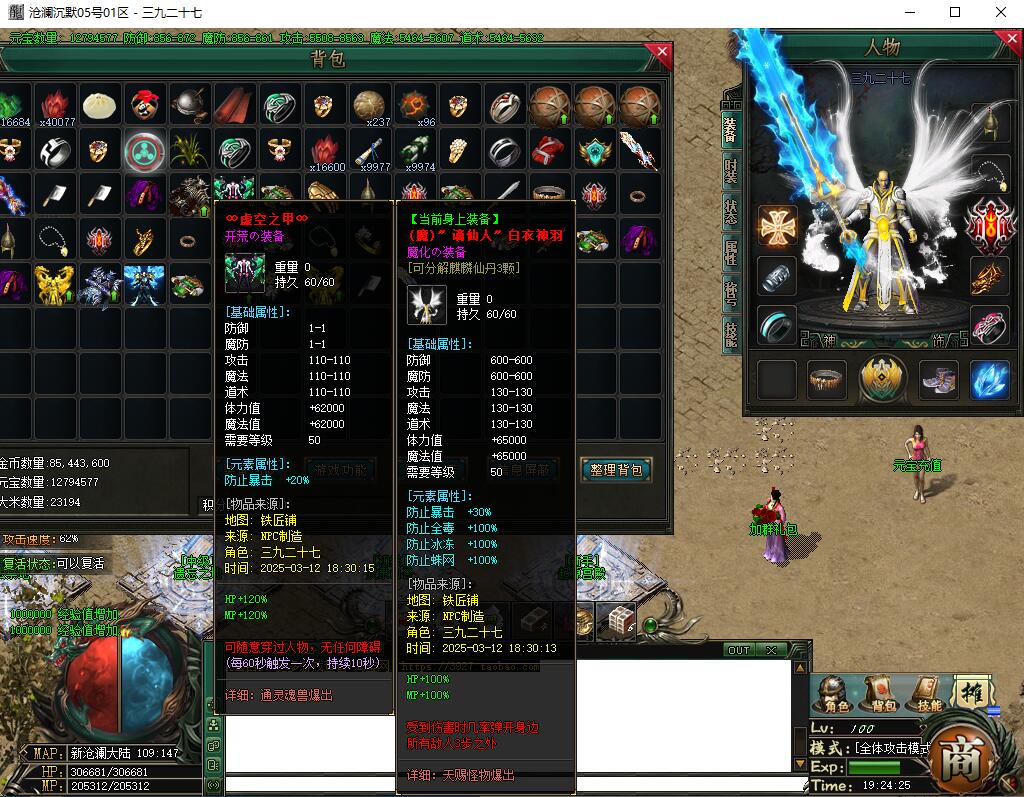
Task: Show the 属性 attributes tab
Action: (x=731, y=253)
